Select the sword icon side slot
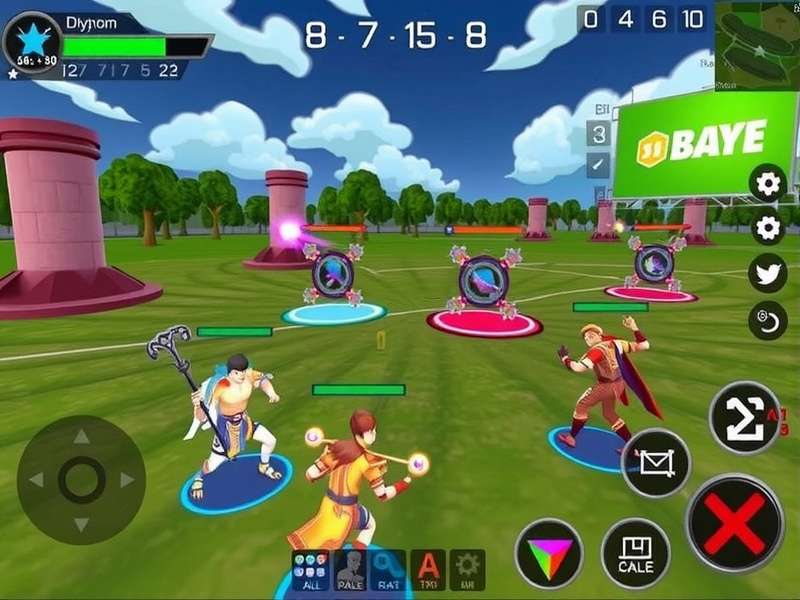800x600 pixels. 598,164
